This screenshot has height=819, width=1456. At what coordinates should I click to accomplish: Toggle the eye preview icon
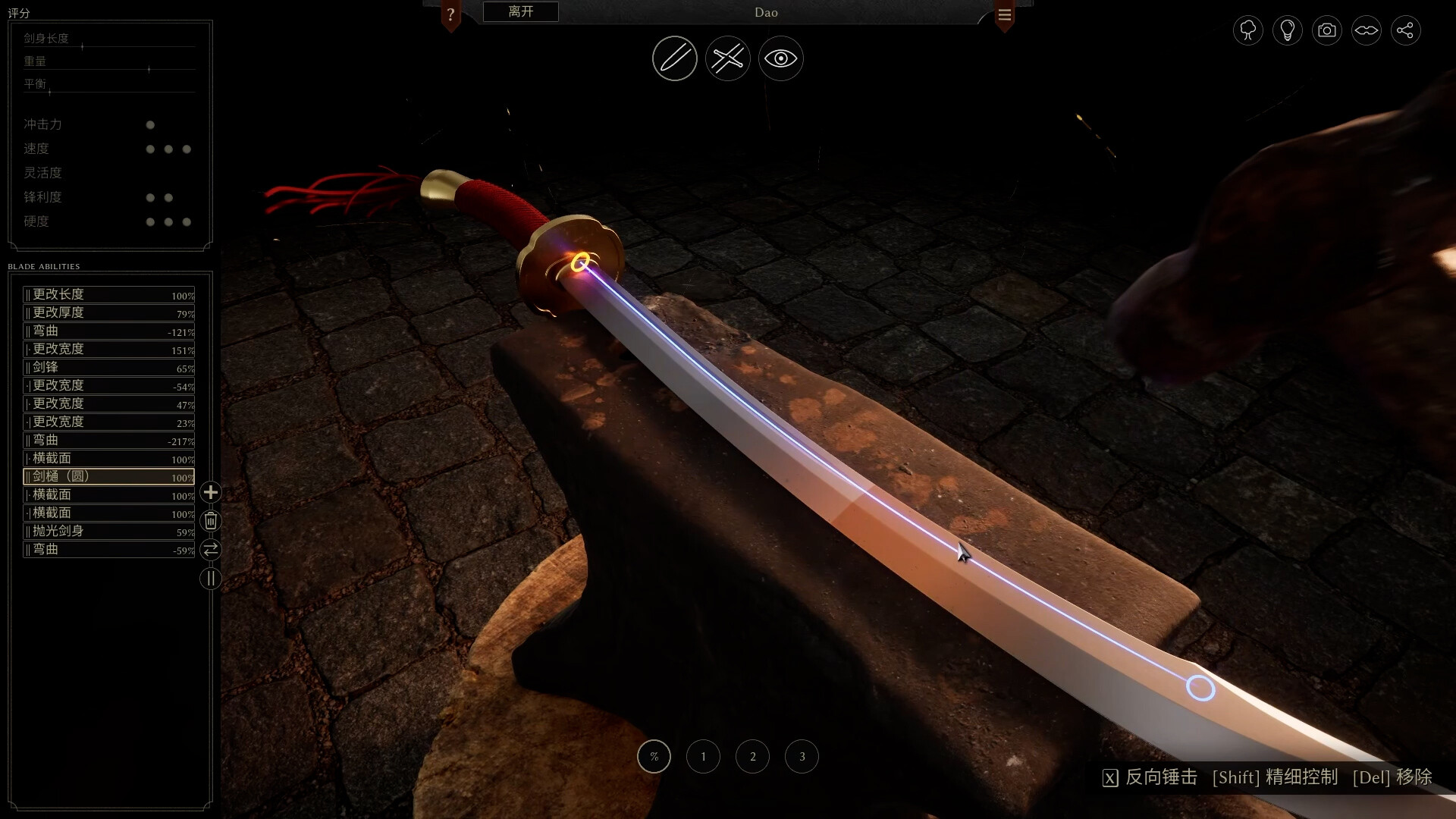(780, 58)
